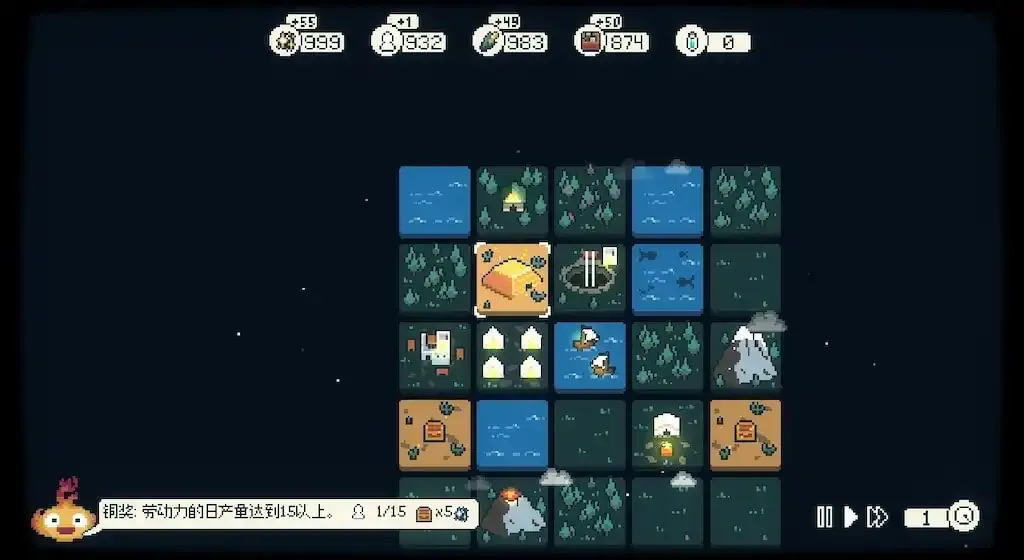Image resolution: width=1024 pixels, height=560 pixels.
Task: Select the campfire tent forest tile
Action: (x=512, y=201)
